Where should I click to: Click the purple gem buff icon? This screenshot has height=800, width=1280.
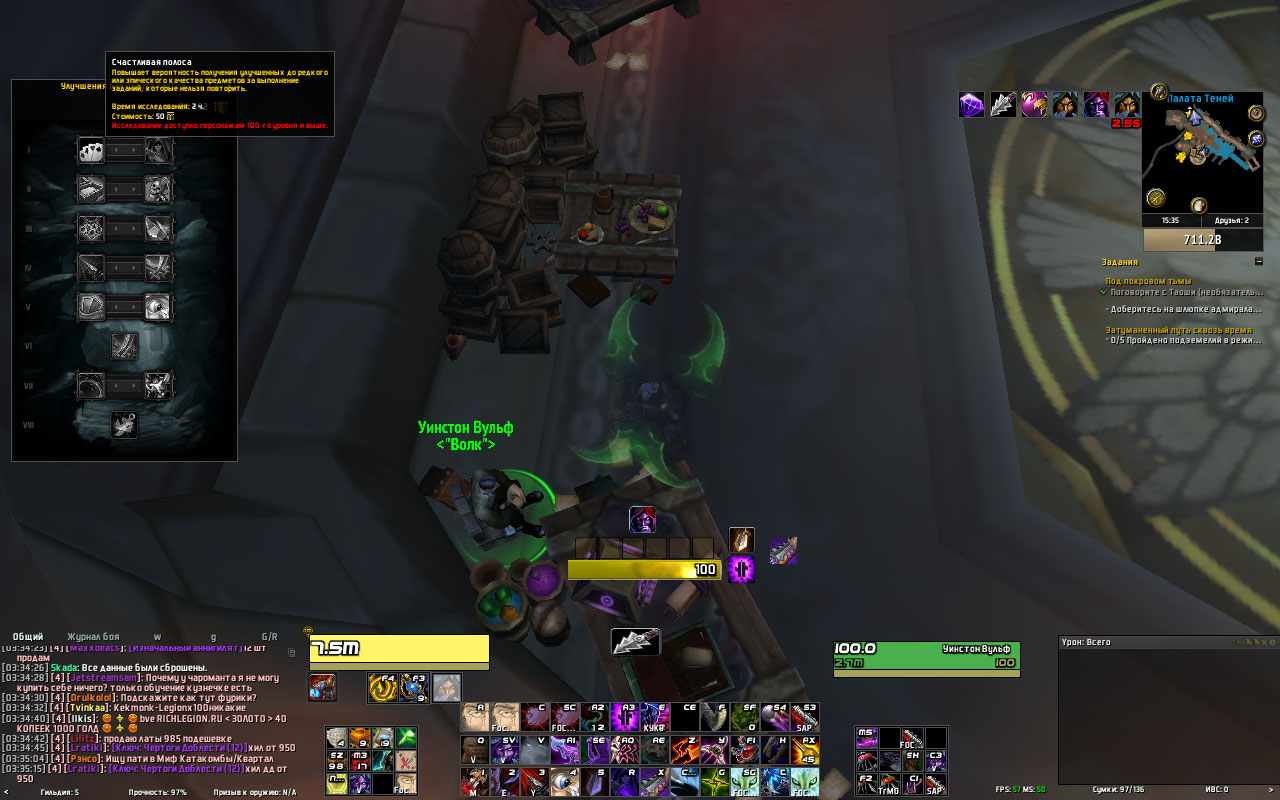point(971,105)
